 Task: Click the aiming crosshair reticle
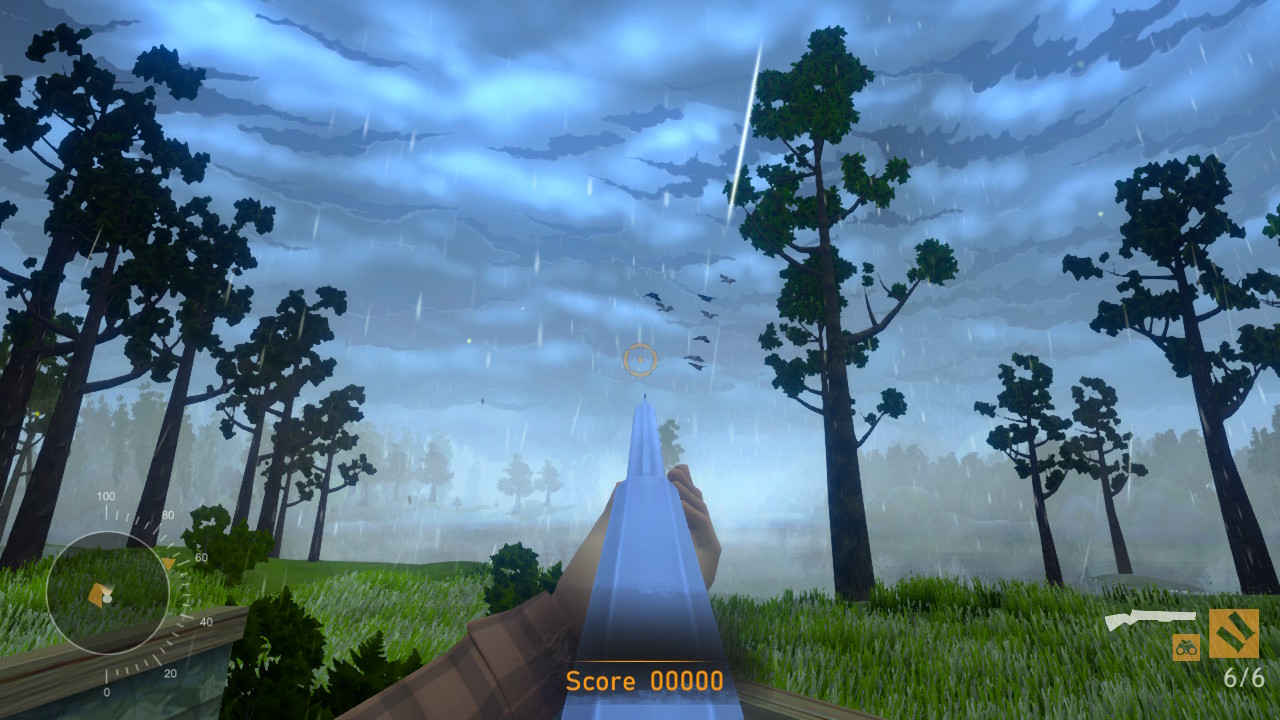pyautogui.click(x=640, y=360)
